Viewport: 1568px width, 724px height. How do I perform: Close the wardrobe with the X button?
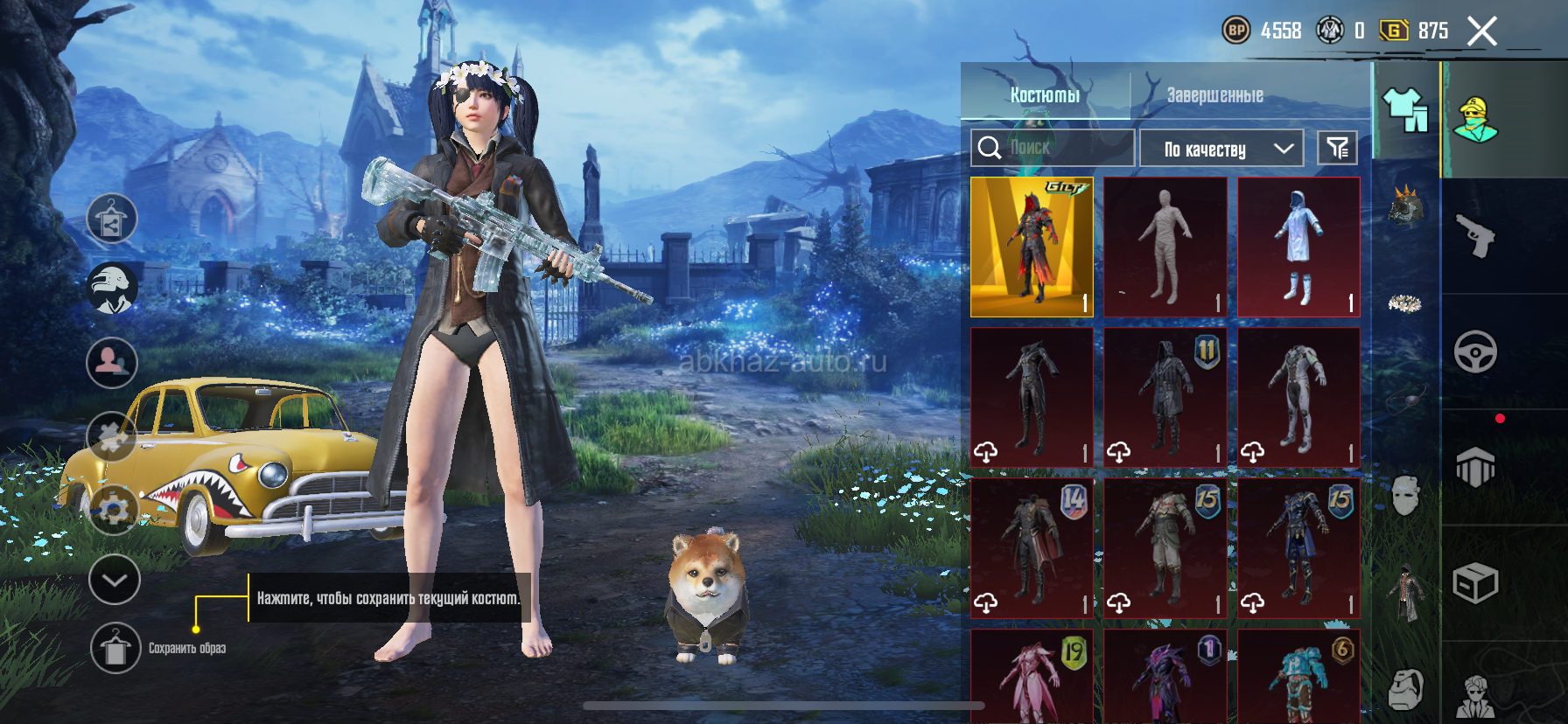click(1481, 31)
